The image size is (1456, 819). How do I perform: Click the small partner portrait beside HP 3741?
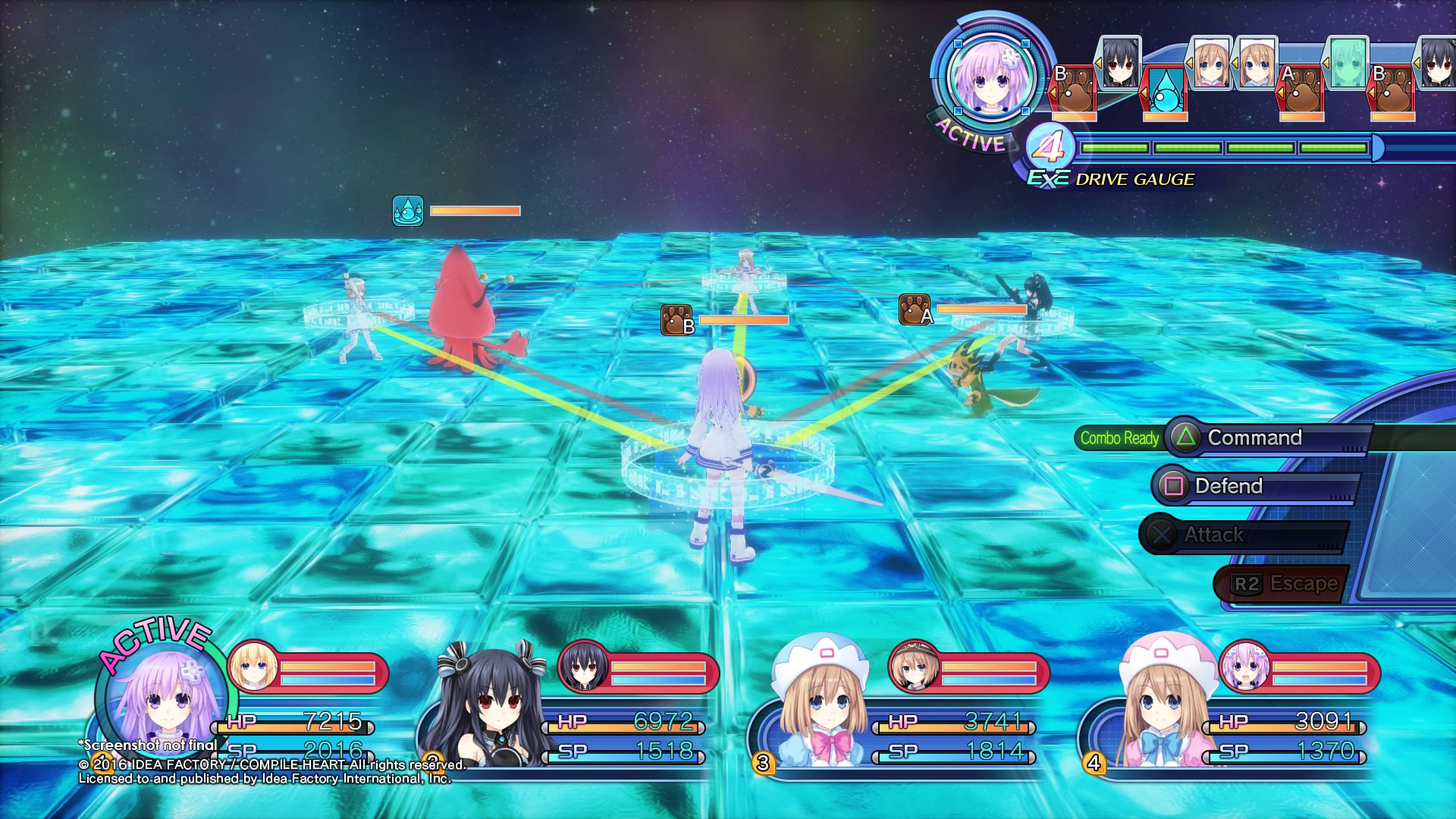[x=913, y=667]
